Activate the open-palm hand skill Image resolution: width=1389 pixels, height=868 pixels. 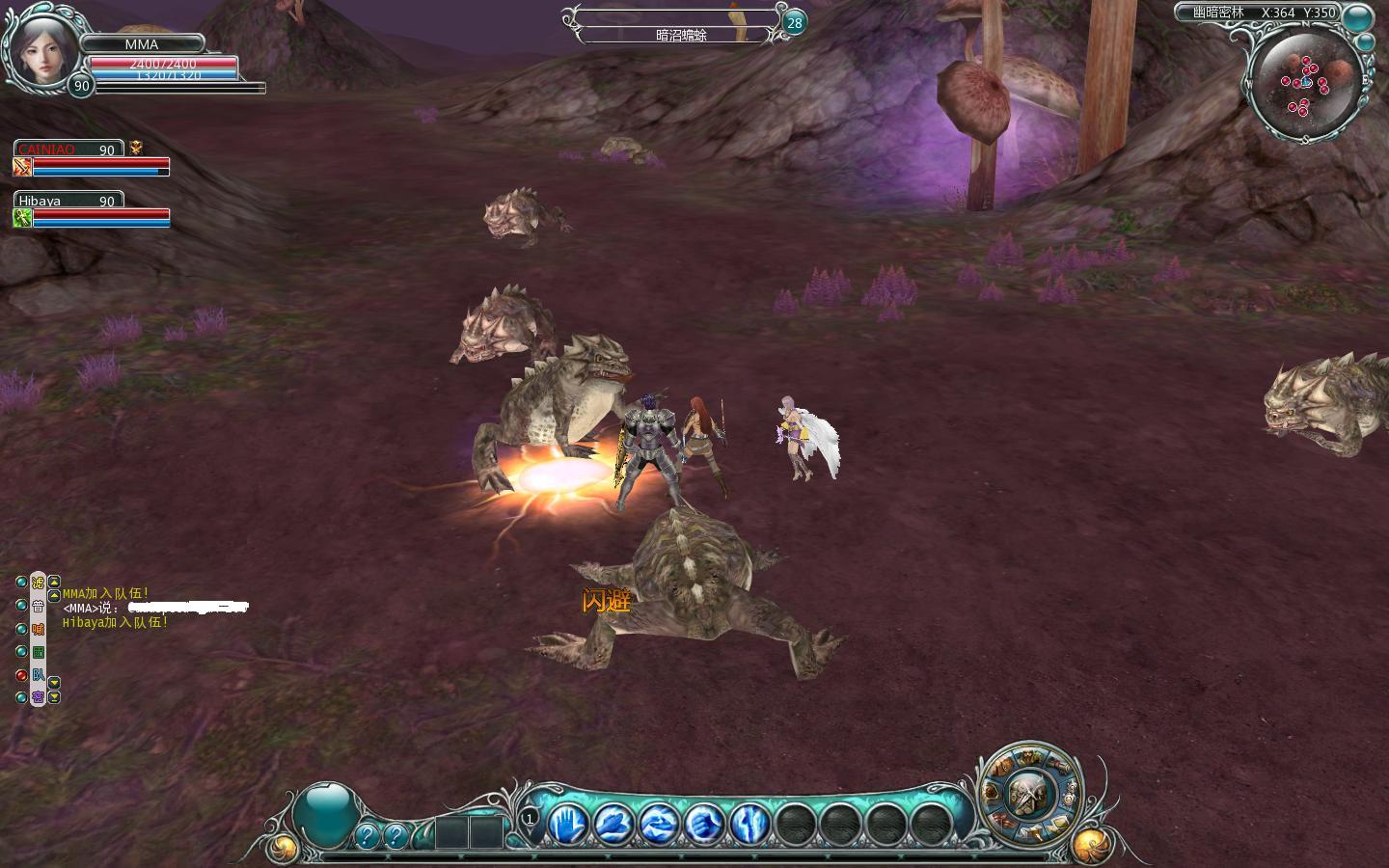(x=568, y=825)
